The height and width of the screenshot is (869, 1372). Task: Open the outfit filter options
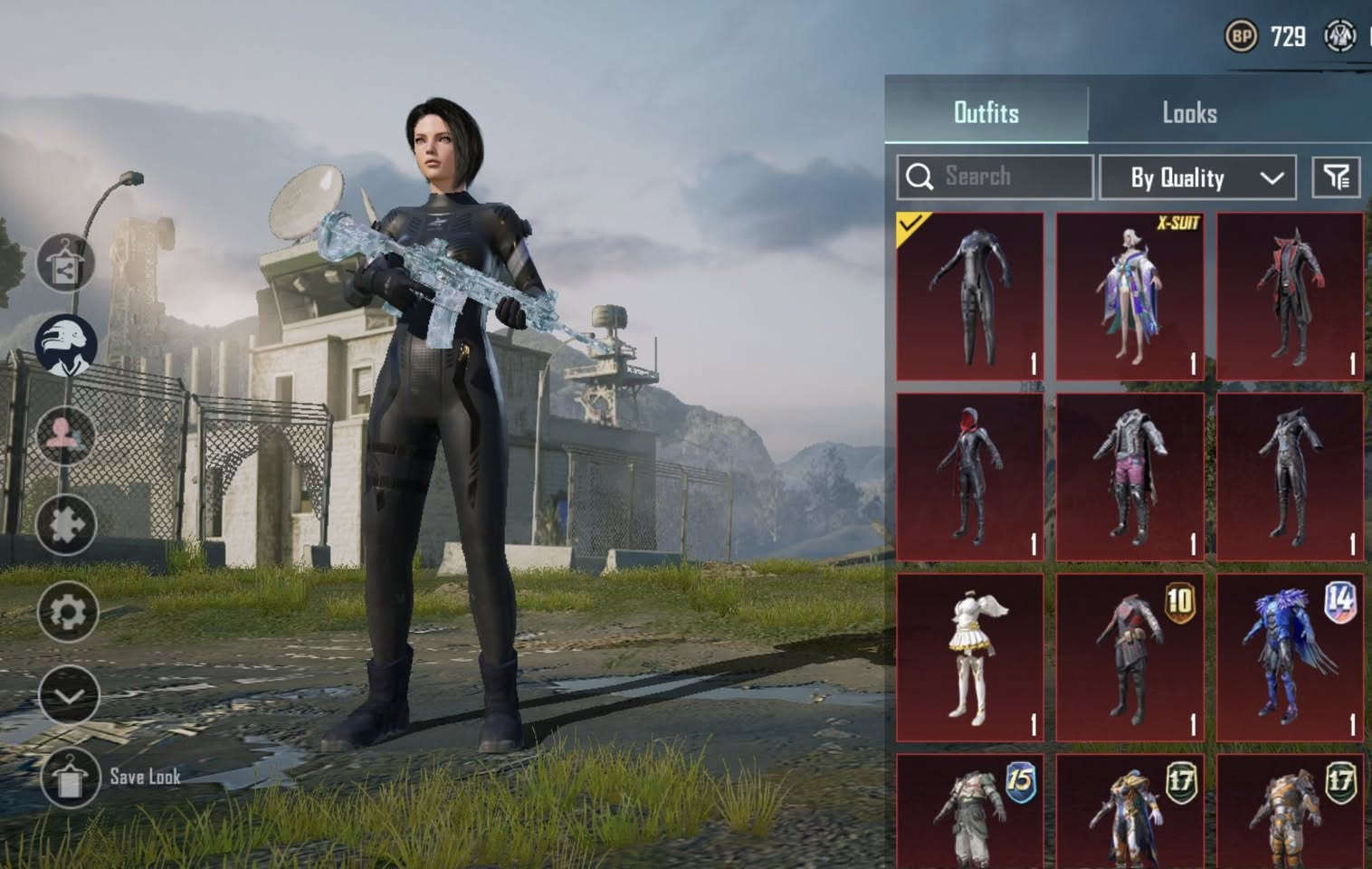1336,177
